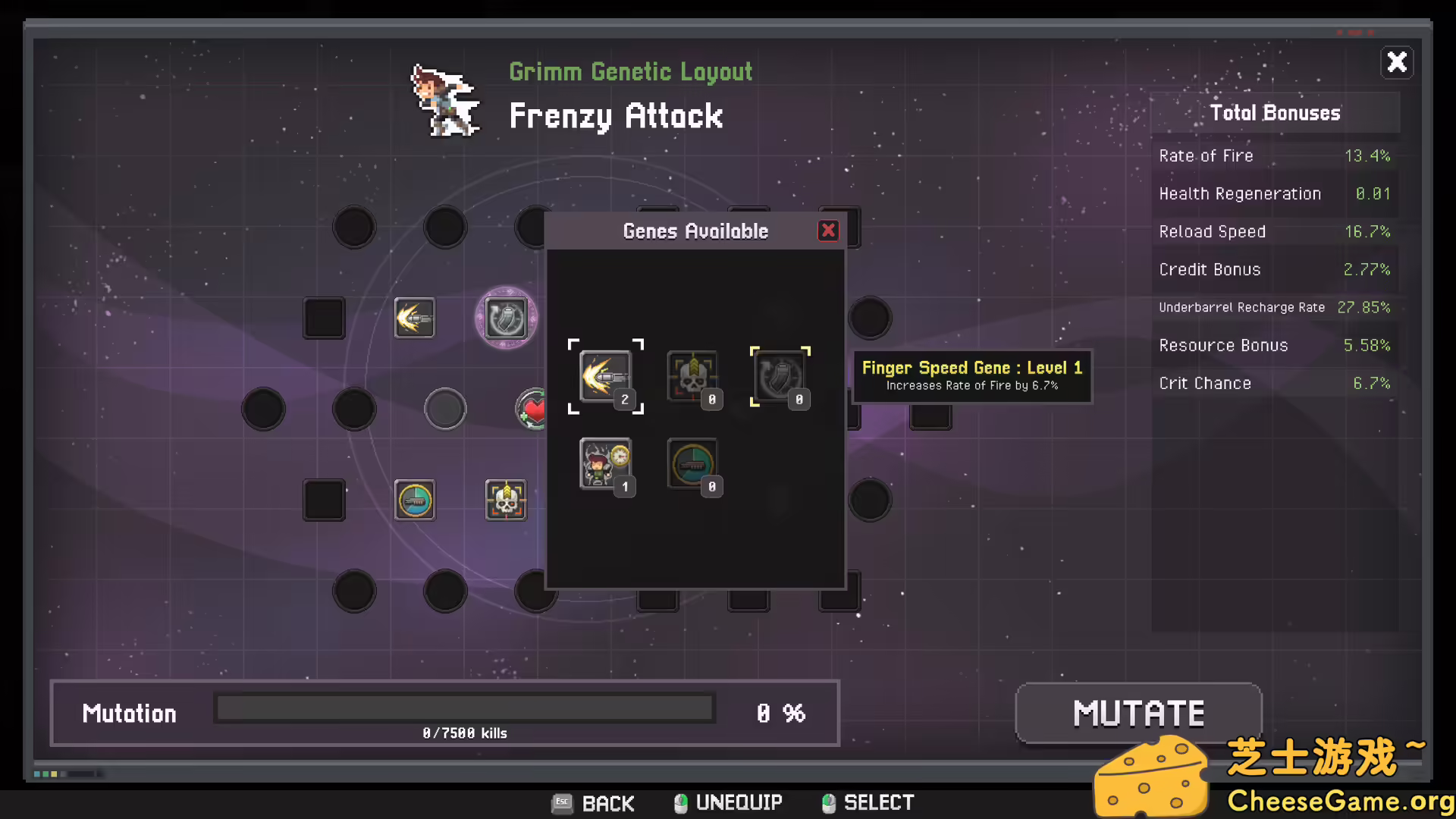Close the Genes Available popup
Viewport: 1456px width, 819px height.
[828, 231]
